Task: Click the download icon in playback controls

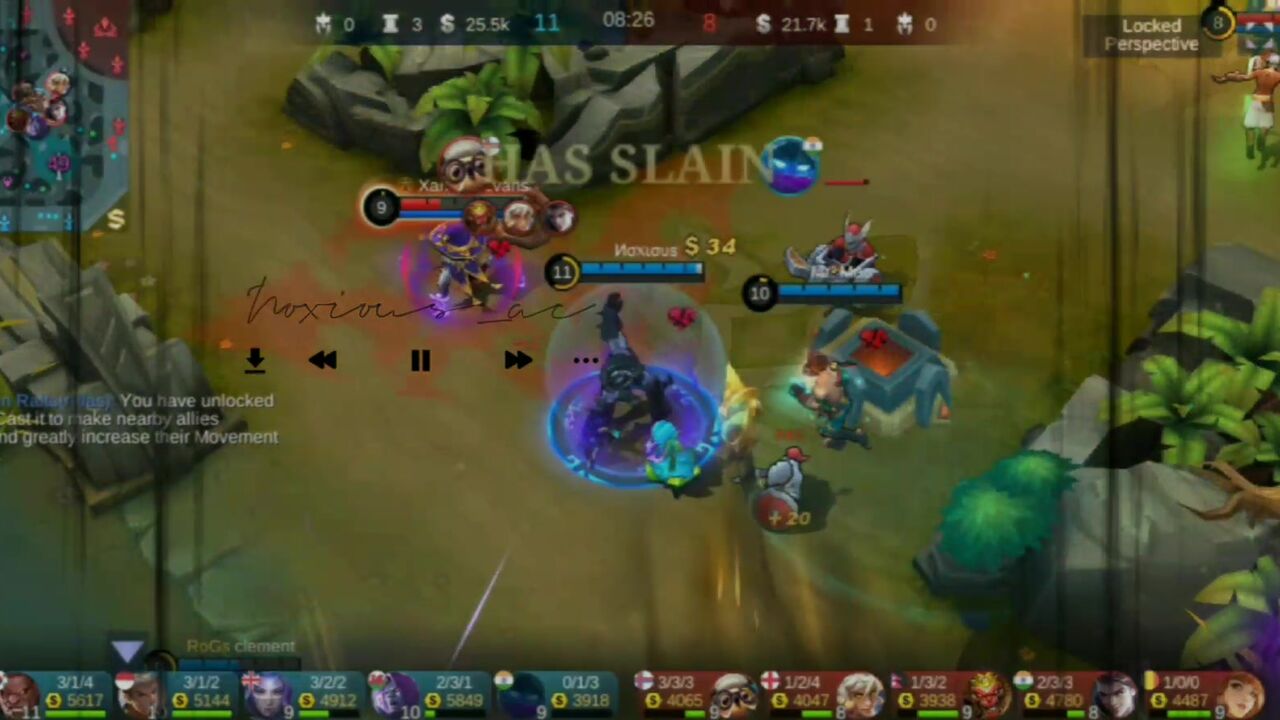Action: 255,361
